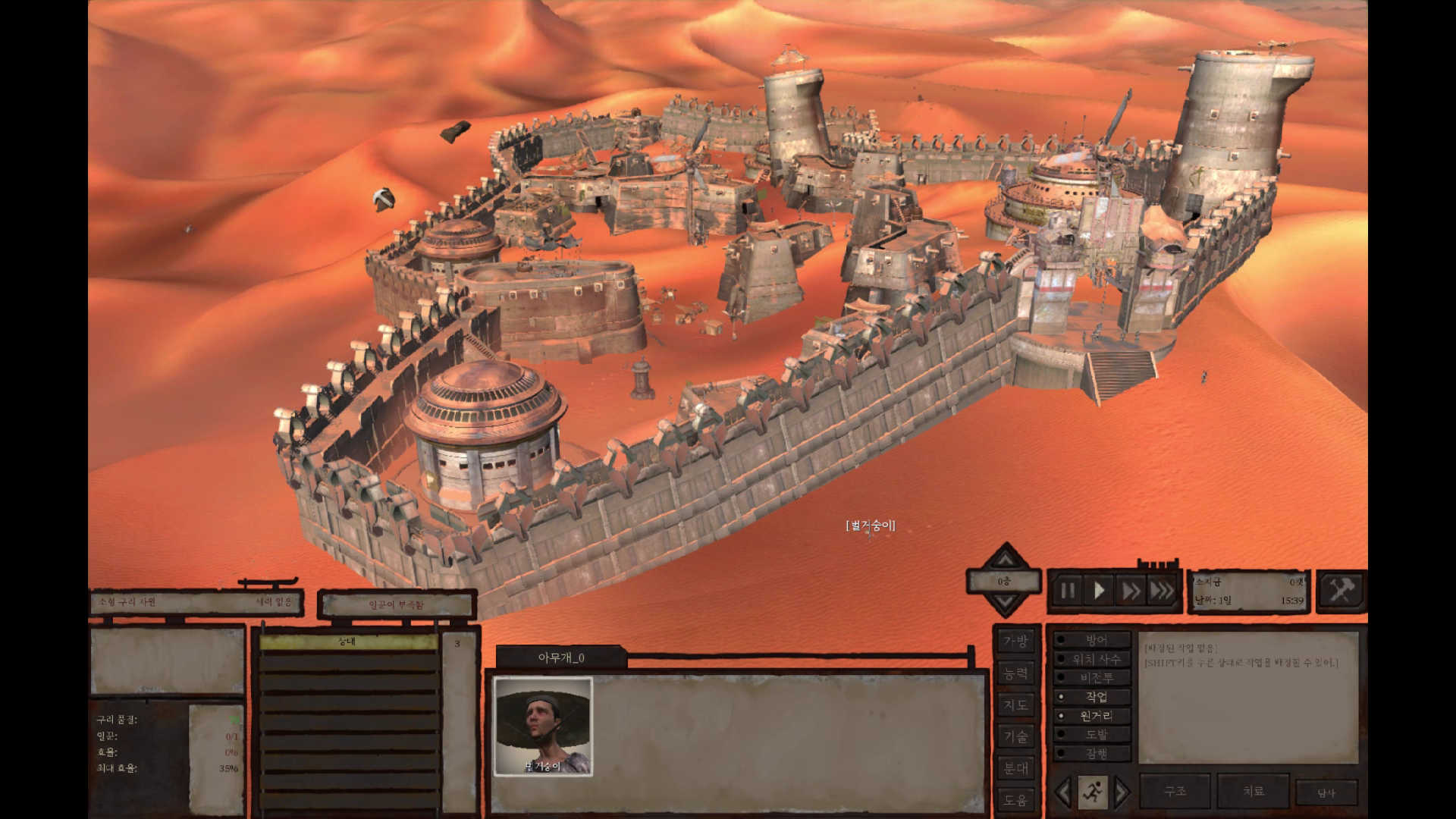Open the build mode hammer icon
Viewport: 1456px width, 819px height.
[x=1341, y=589]
